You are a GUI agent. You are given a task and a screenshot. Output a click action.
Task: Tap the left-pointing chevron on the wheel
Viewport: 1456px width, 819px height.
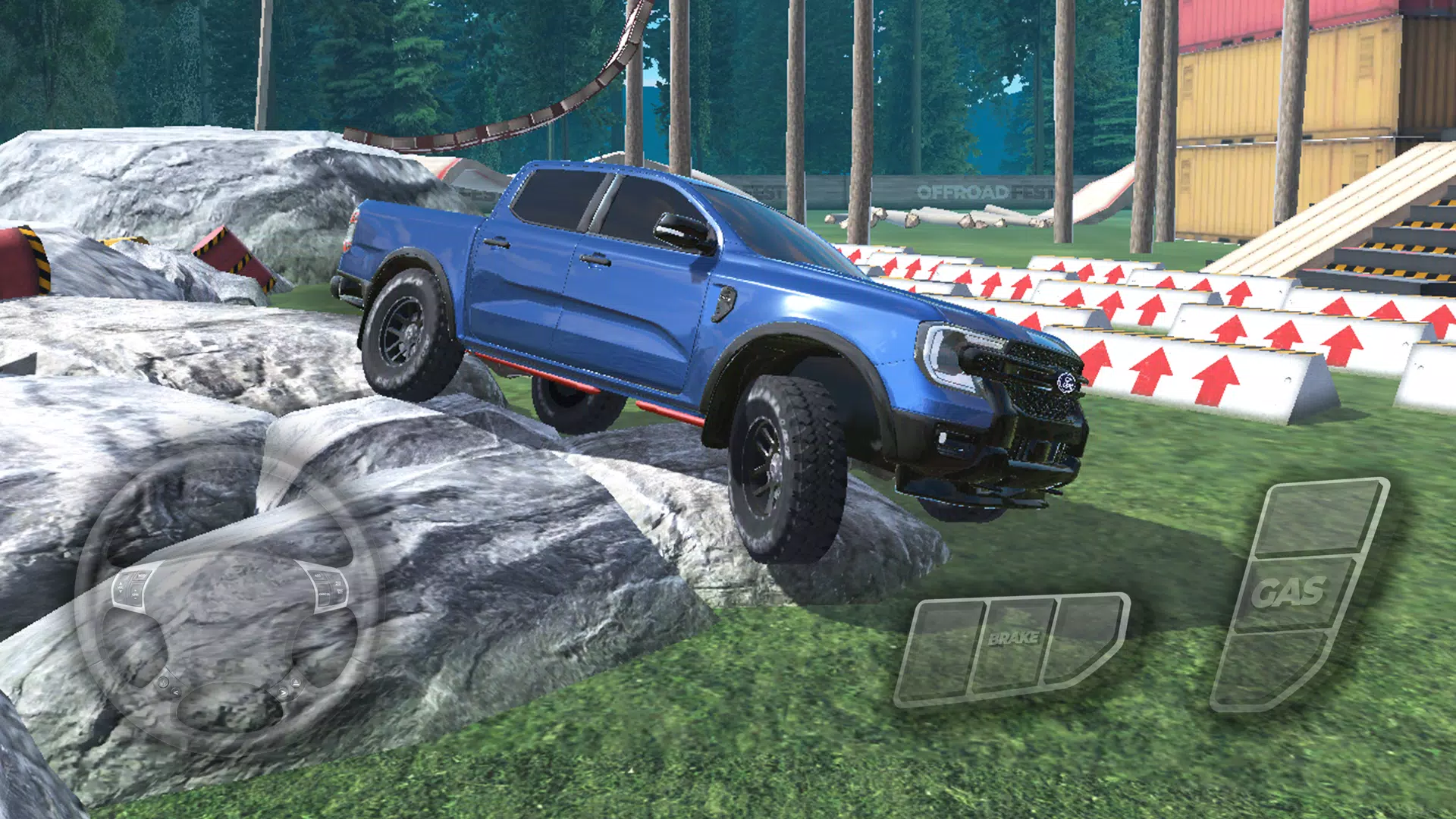point(175,692)
